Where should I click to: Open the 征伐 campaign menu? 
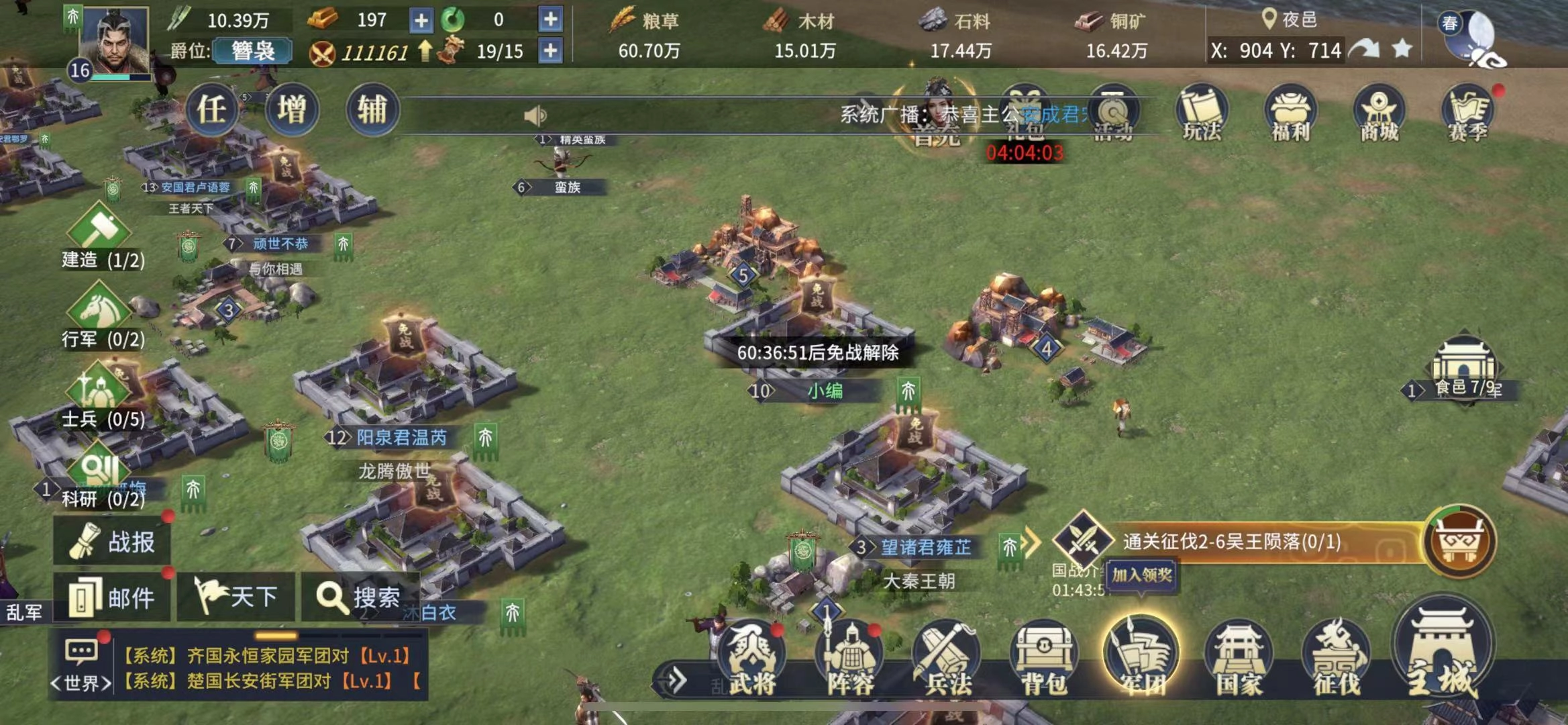click(x=1337, y=658)
